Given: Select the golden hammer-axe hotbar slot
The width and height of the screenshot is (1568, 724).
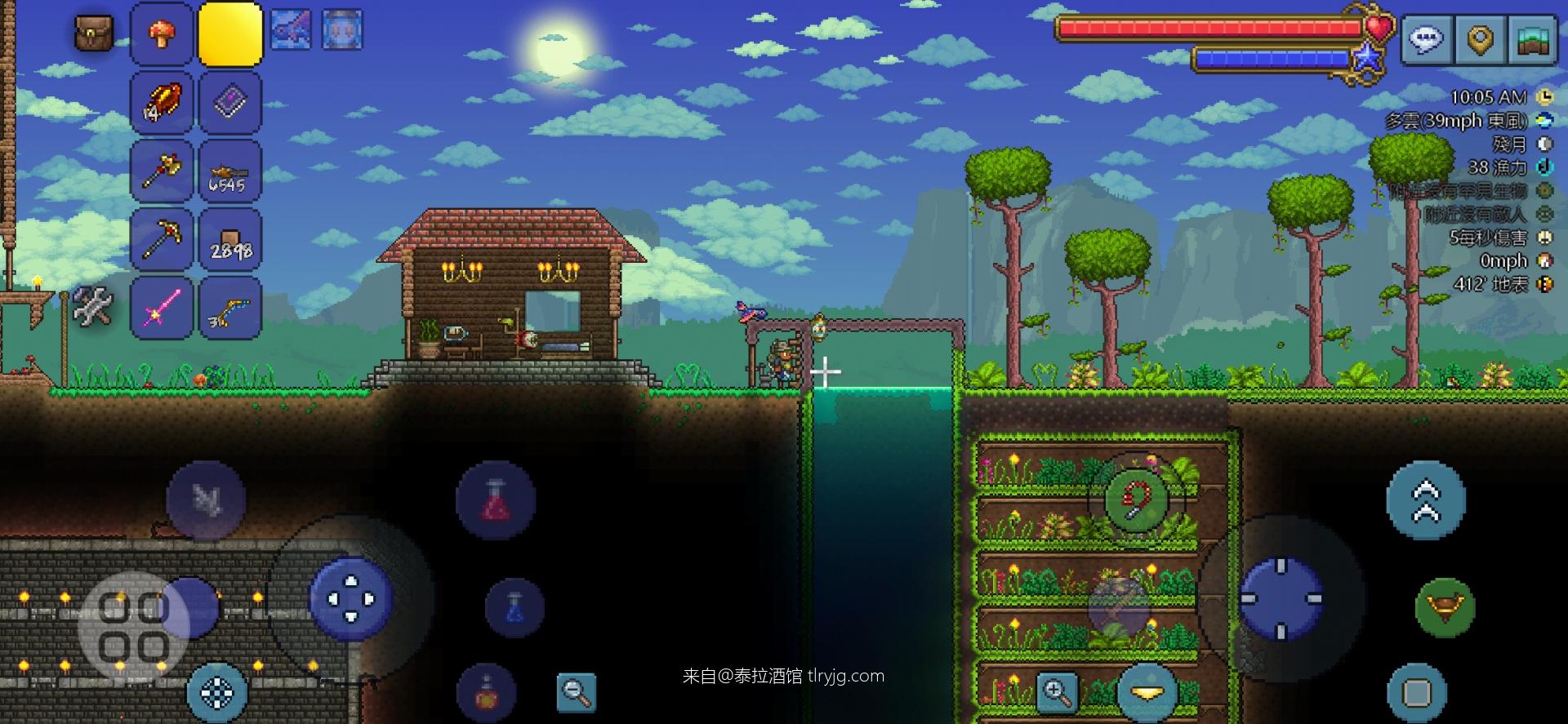Looking at the screenshot, I should 162,171.
